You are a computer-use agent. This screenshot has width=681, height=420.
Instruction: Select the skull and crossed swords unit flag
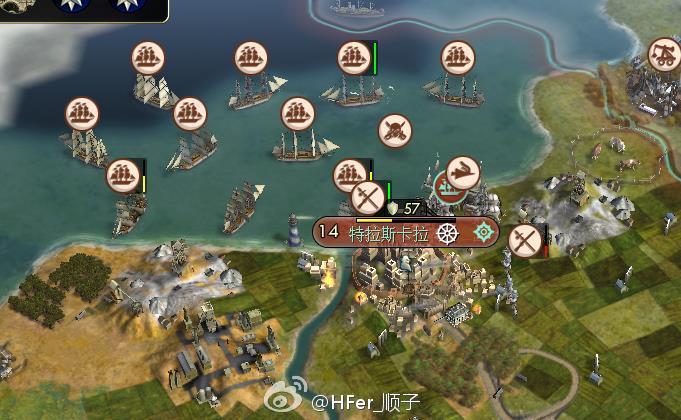pos(395,129)
